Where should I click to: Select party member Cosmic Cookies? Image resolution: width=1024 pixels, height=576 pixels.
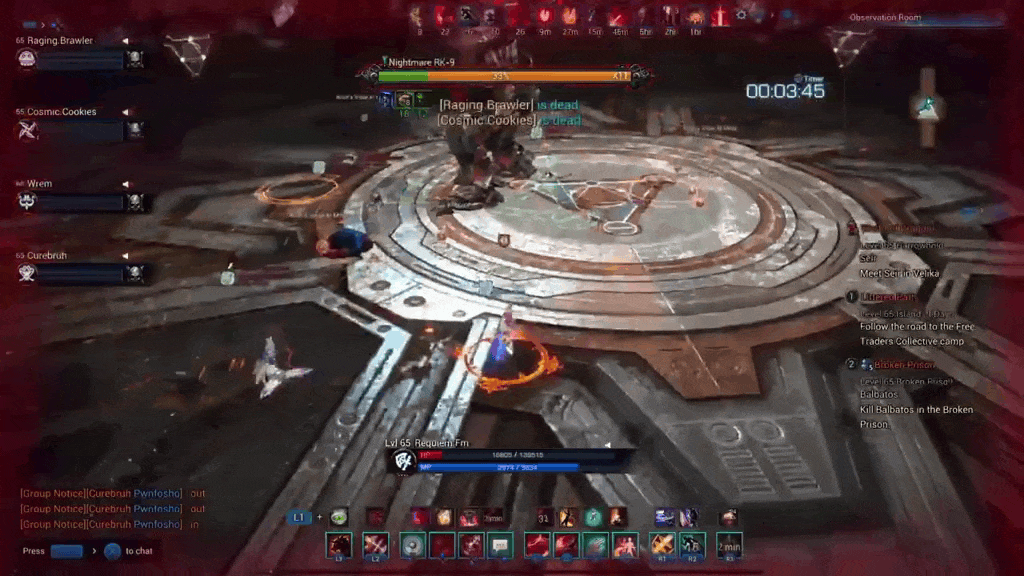(x=62, y=112)
